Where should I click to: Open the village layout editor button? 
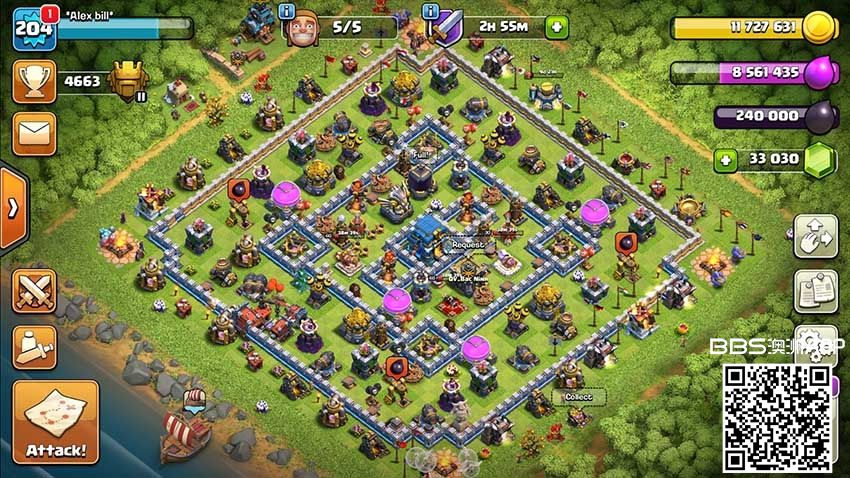tap(815, 236)
